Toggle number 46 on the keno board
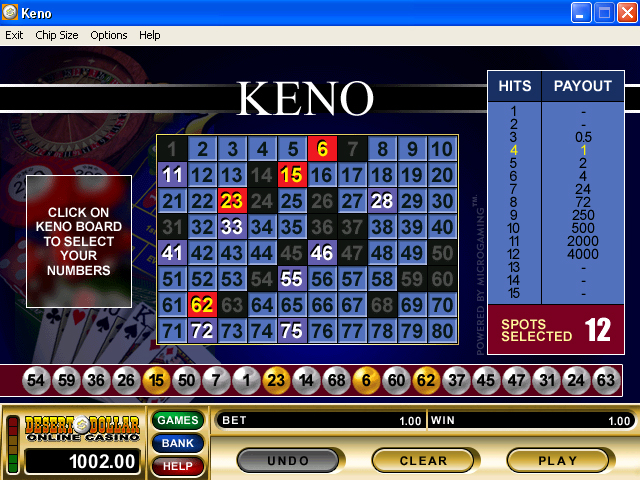This screenshot has height=480, width=640. tap(321, 253)
